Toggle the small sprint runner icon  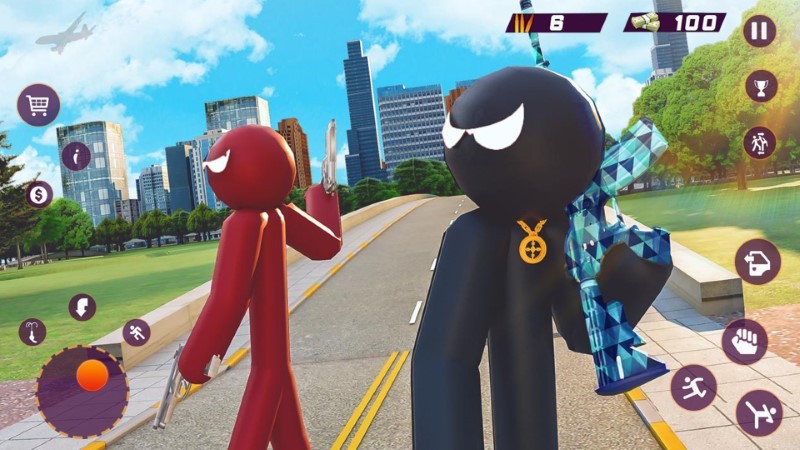click(136, 332)
